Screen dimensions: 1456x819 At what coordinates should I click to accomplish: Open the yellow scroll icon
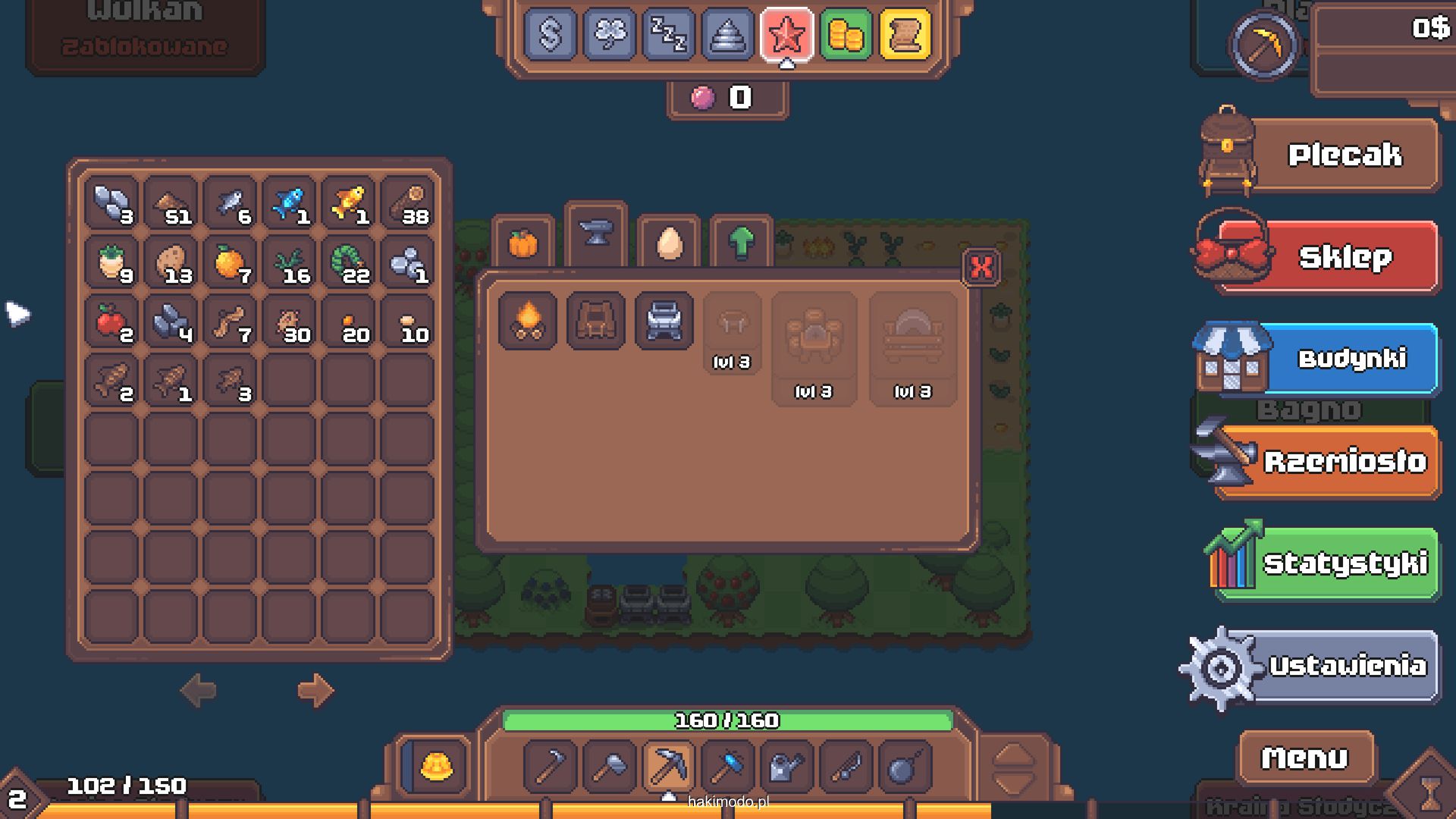pos(905,34)
